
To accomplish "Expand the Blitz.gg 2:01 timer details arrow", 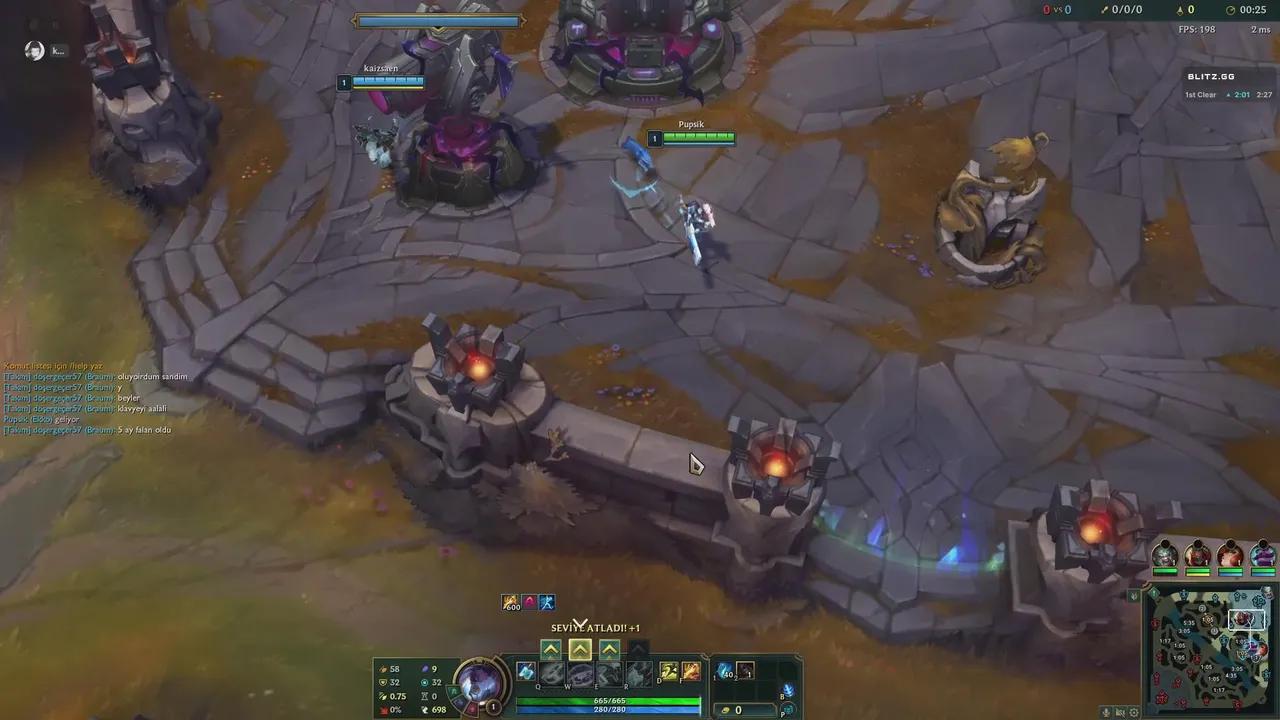I will [x=1228, y=94].
